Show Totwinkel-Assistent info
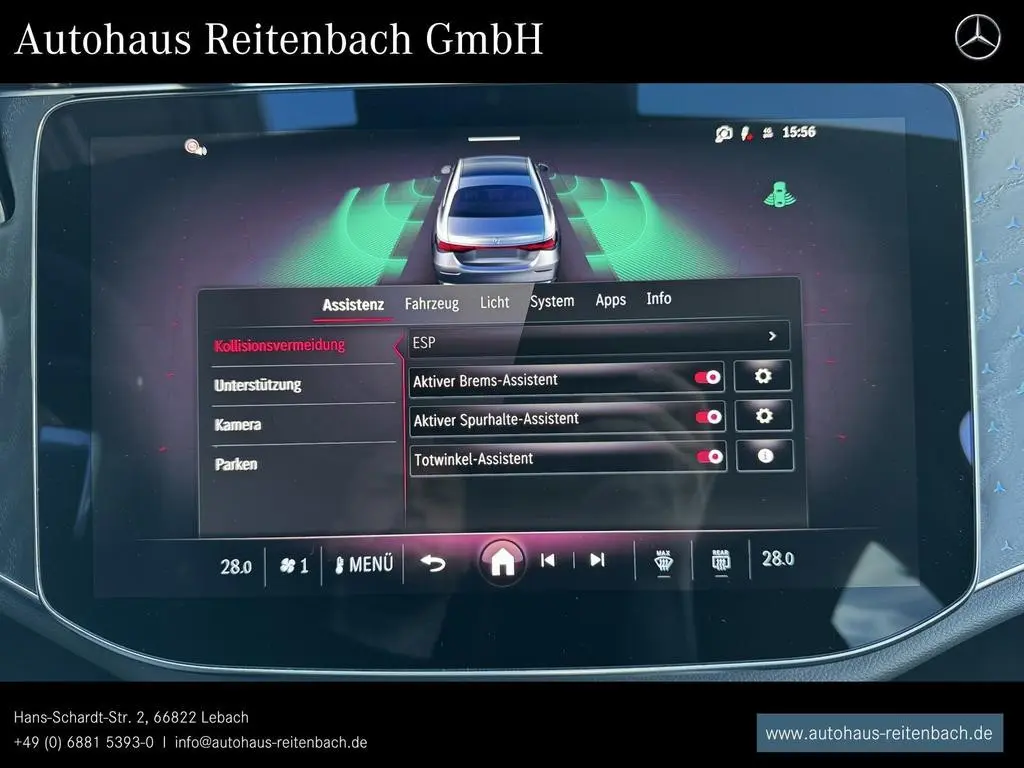Viewport: 1024px width, 768px height. point(766,456)
